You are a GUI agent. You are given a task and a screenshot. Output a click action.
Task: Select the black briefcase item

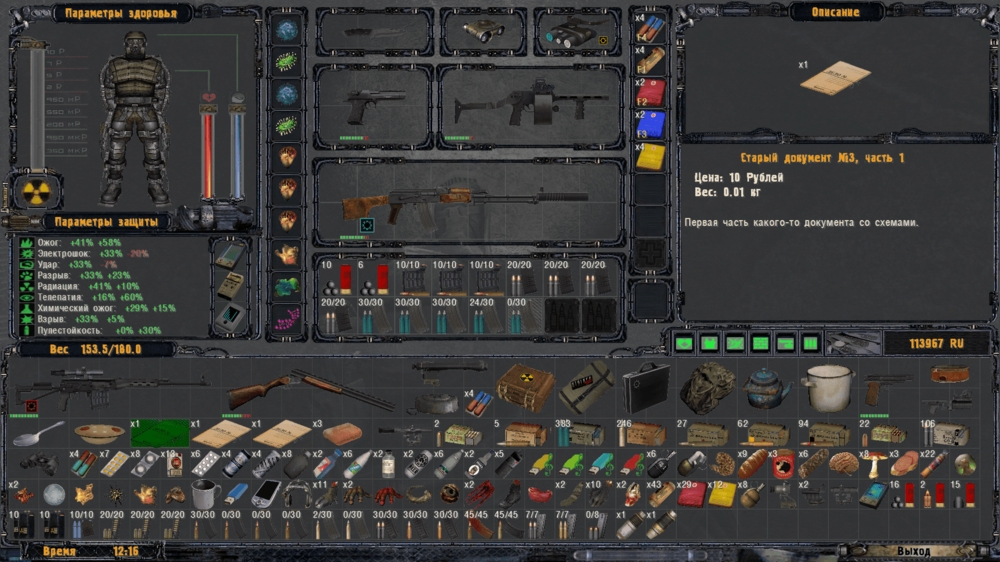pos(644,386)
